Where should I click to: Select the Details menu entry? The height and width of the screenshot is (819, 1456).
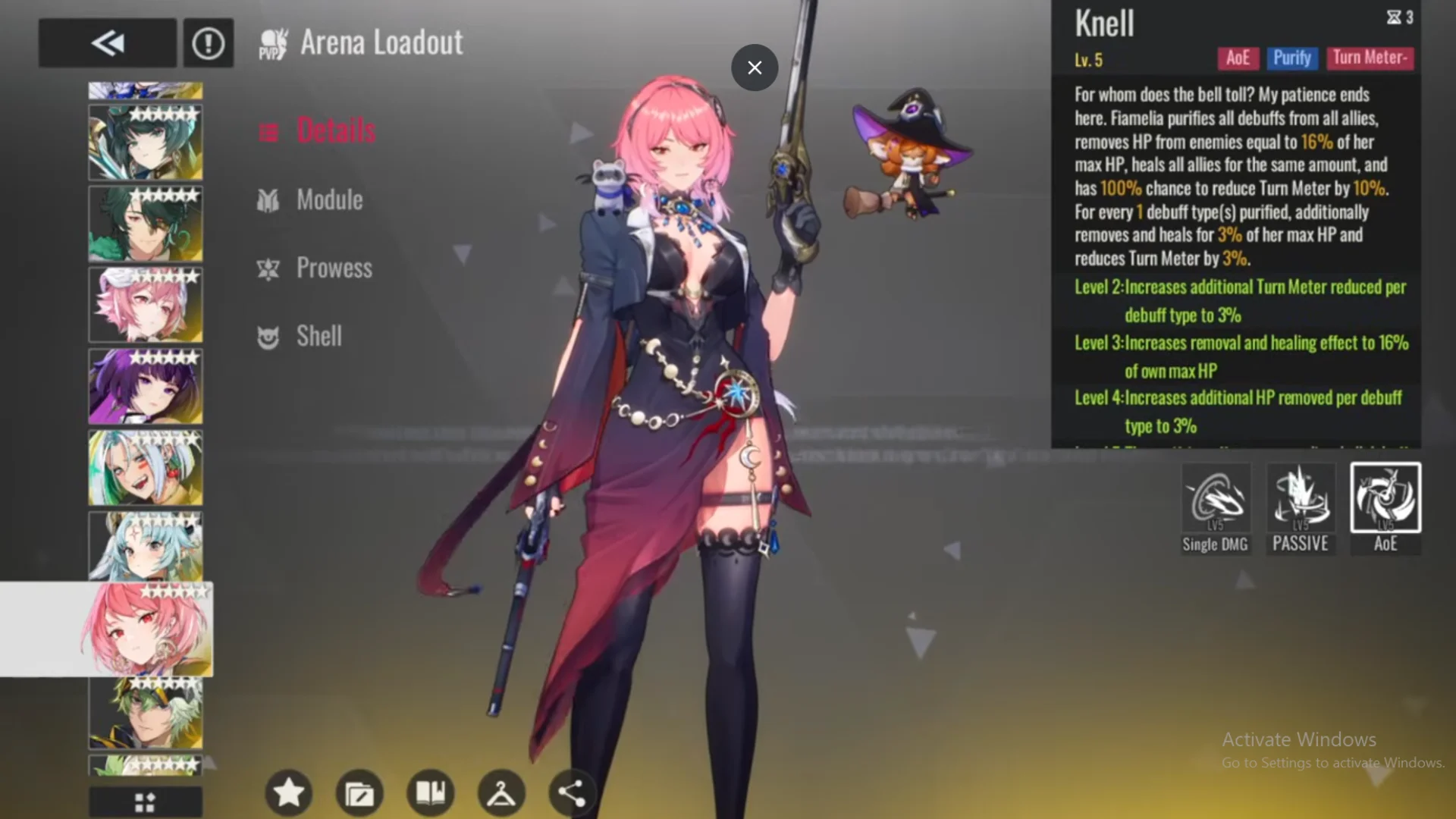tap(336, 130)
